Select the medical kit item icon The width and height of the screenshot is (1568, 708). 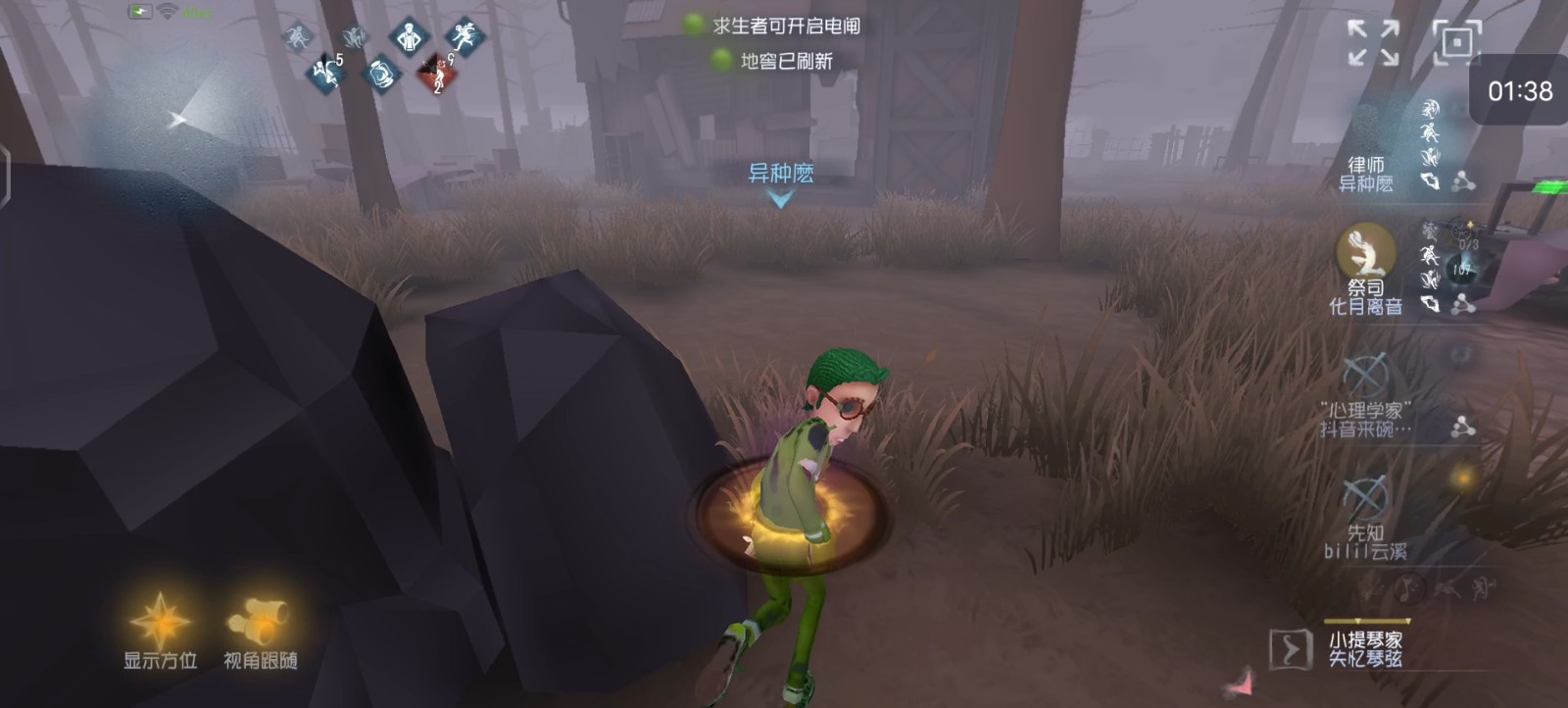point(382,75)
